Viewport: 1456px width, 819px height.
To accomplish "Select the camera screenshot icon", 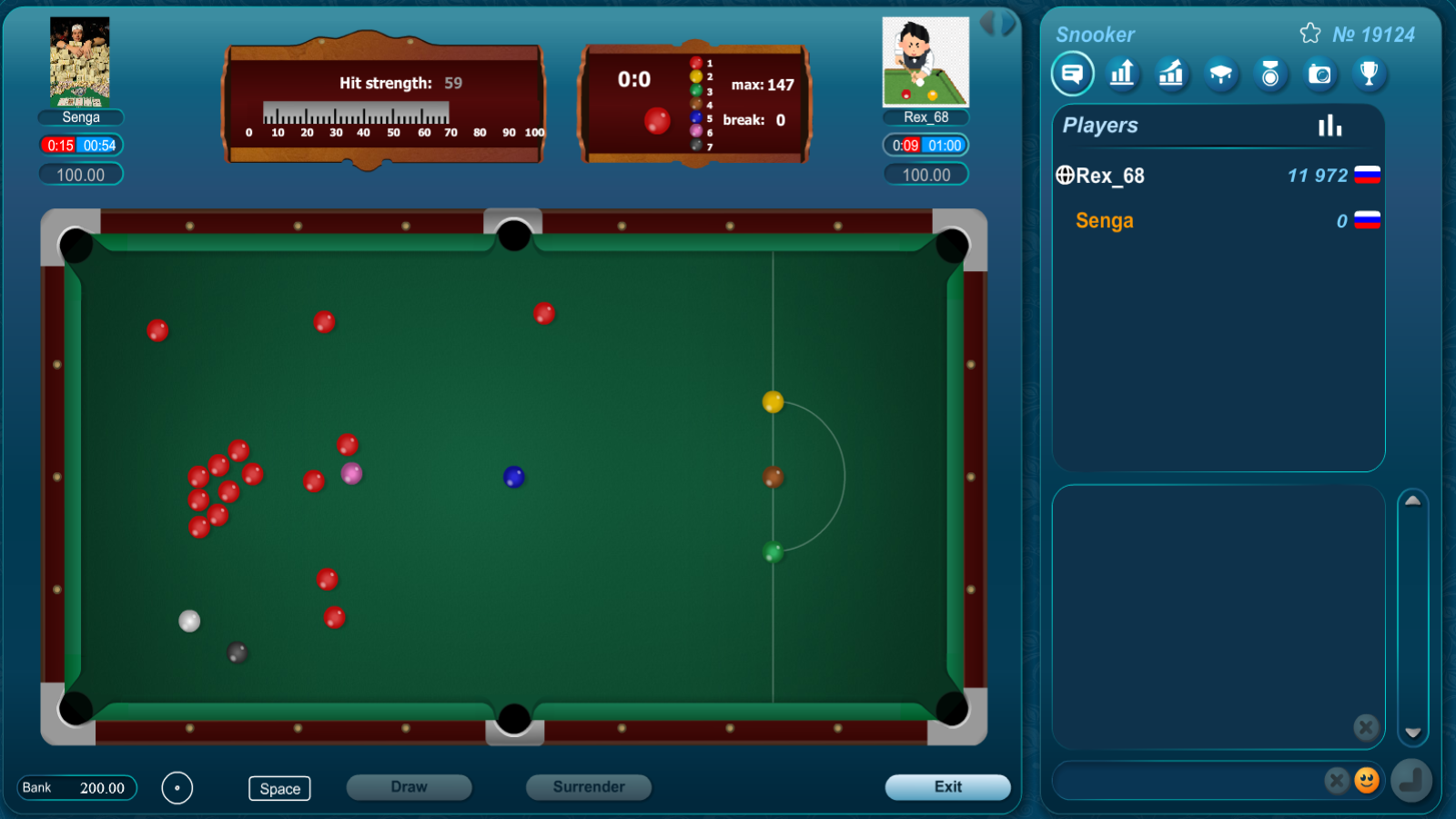I will [1320, 74].
